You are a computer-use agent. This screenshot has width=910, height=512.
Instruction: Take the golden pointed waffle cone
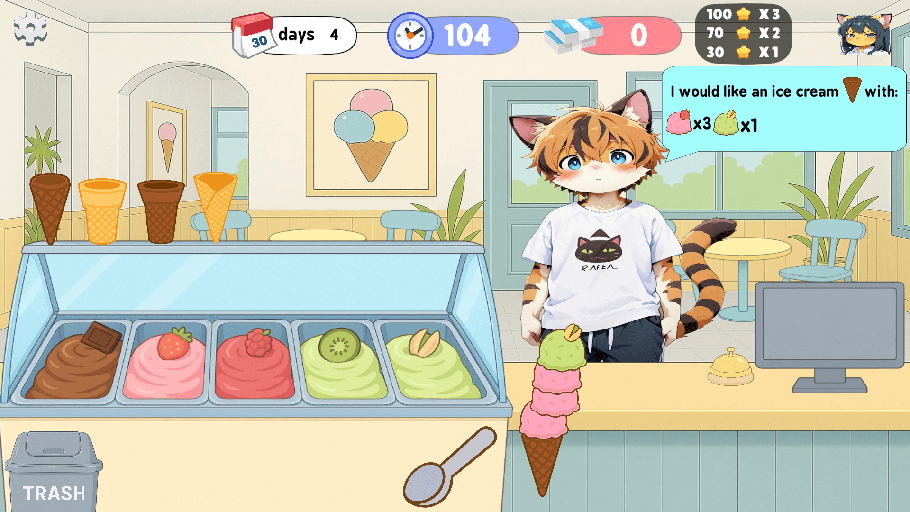click(x=215, y=204)
